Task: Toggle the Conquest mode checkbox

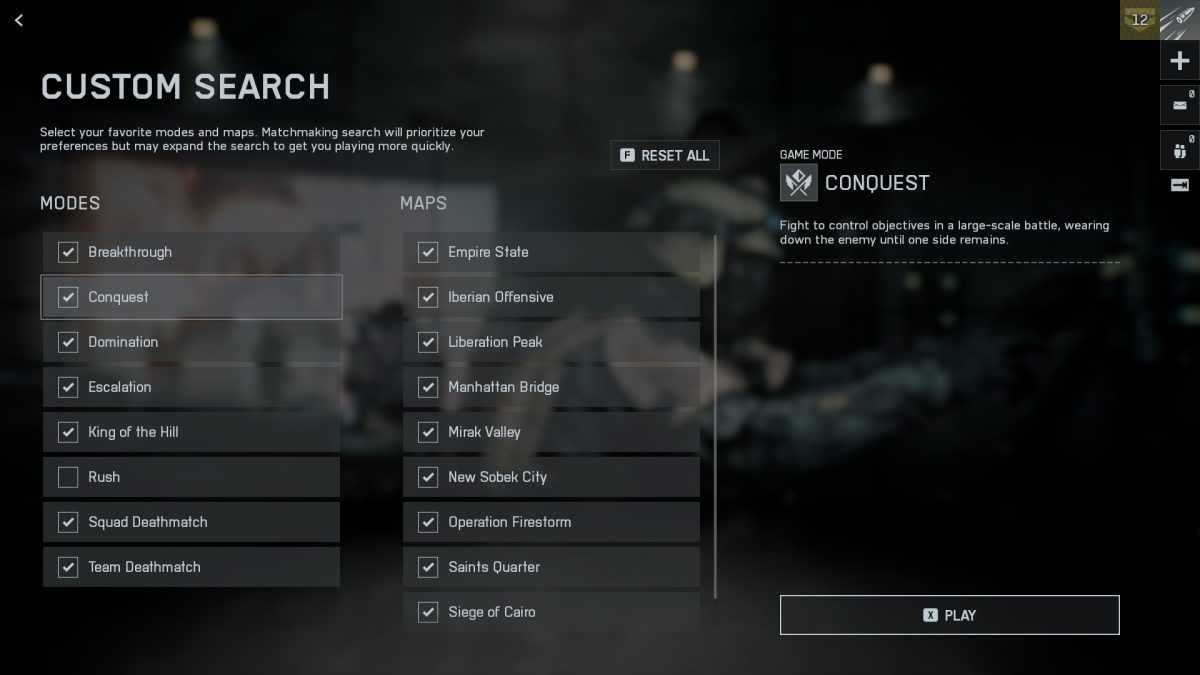Action: (68, 297)
